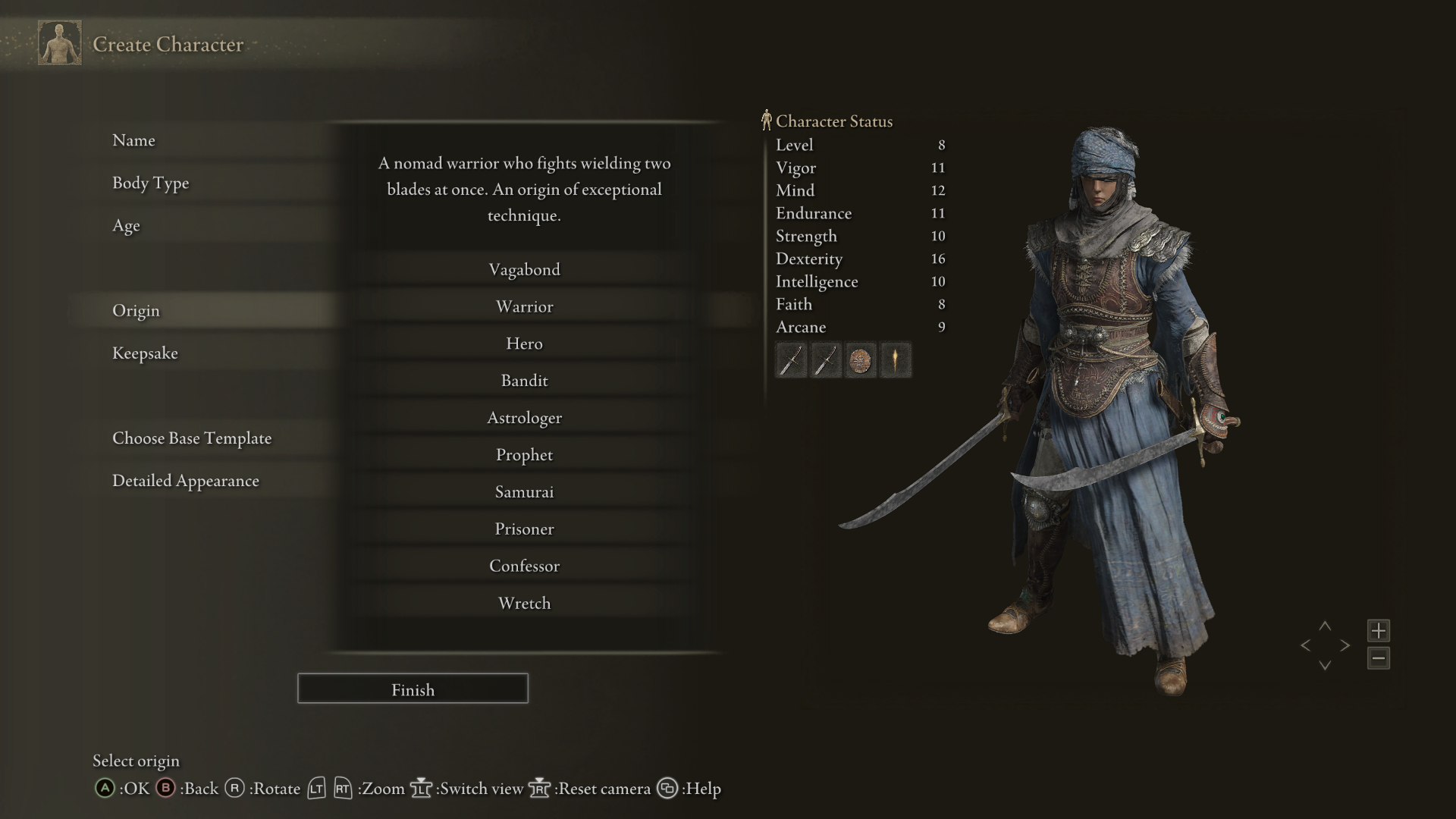Click the Help controller button icon

pos(667,789)
